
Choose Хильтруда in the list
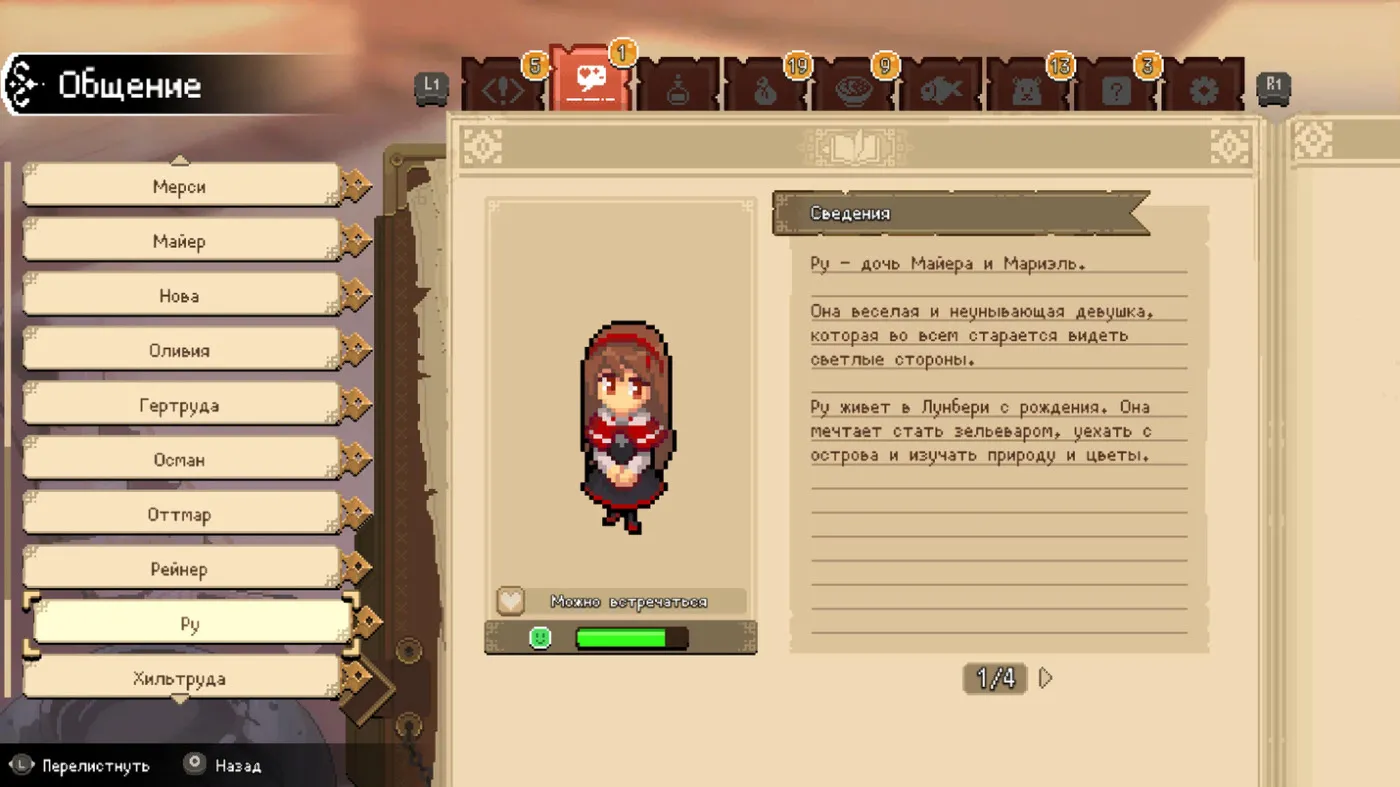click(x=180, y=680)
